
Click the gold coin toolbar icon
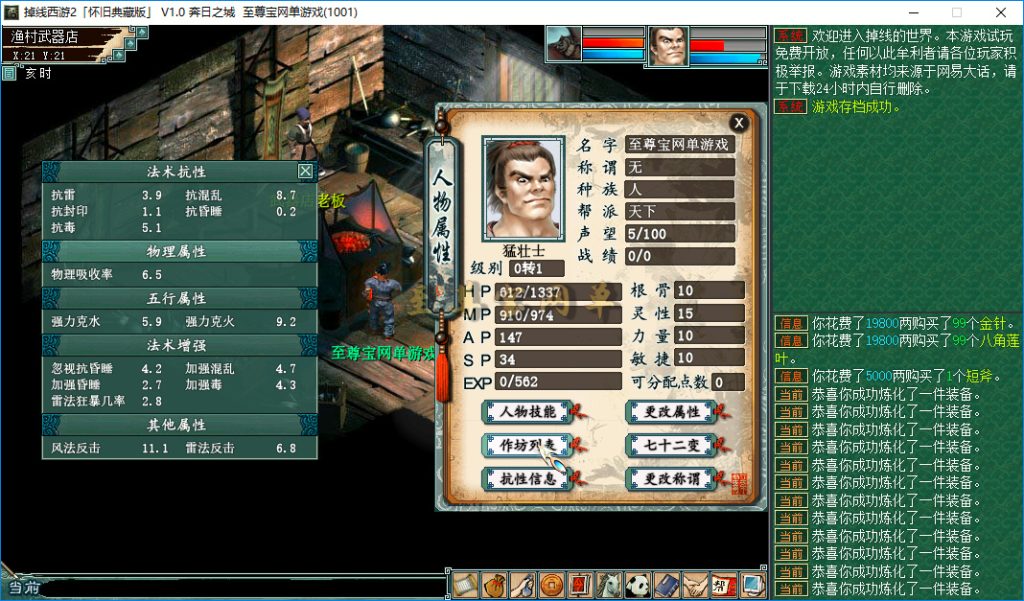(550, 585)
